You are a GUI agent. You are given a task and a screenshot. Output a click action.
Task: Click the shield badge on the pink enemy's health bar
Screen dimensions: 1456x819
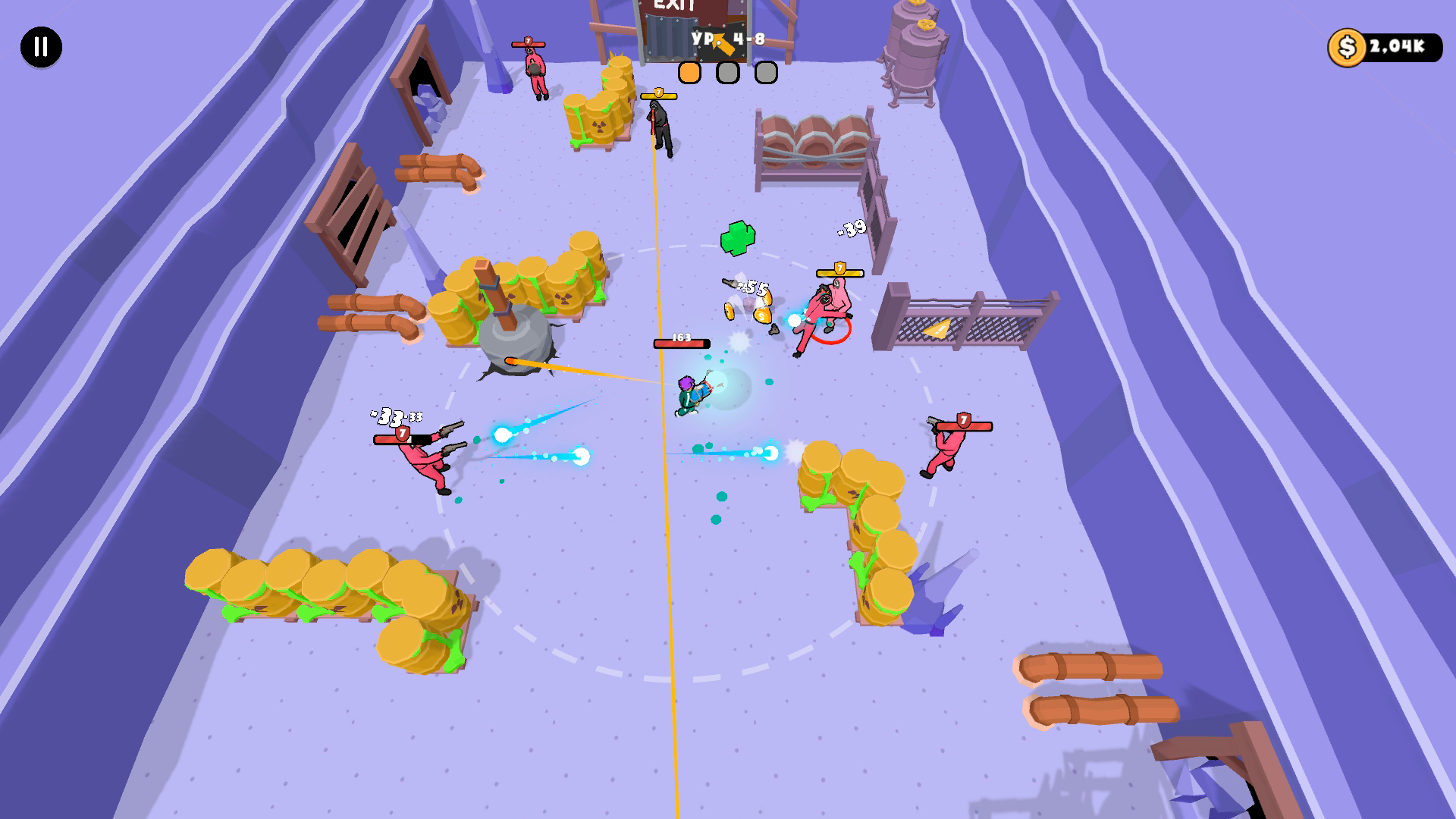point(839,269)
